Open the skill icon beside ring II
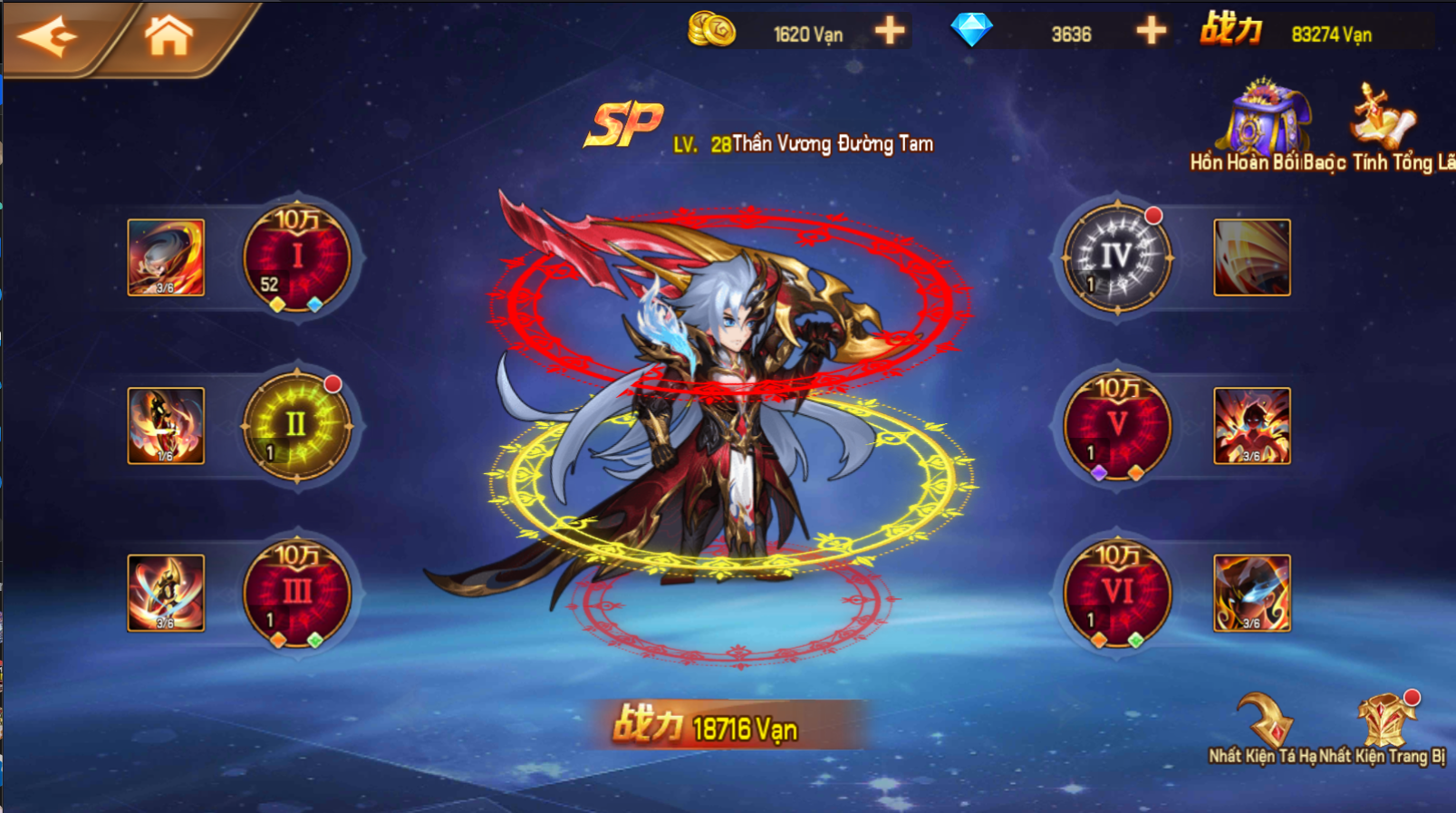Viewport: 1456px width, 813px height. click(x=166, y=426)
